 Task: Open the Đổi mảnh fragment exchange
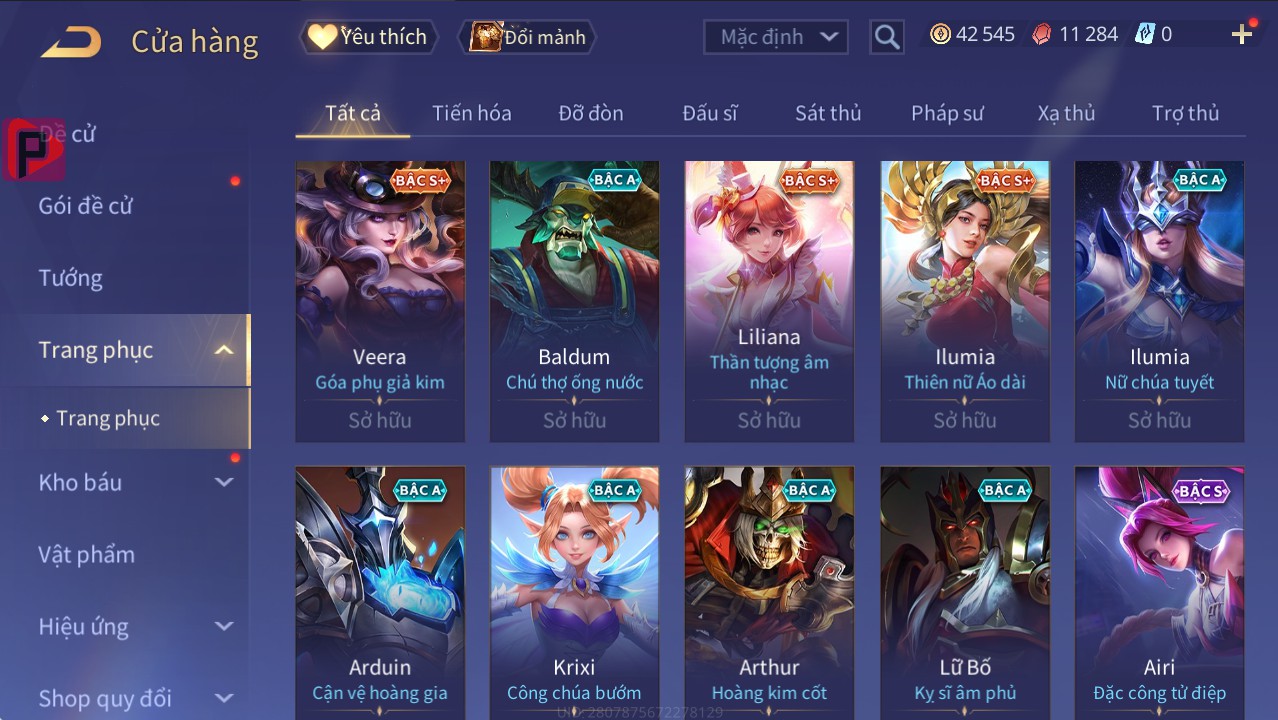point(527,37)
